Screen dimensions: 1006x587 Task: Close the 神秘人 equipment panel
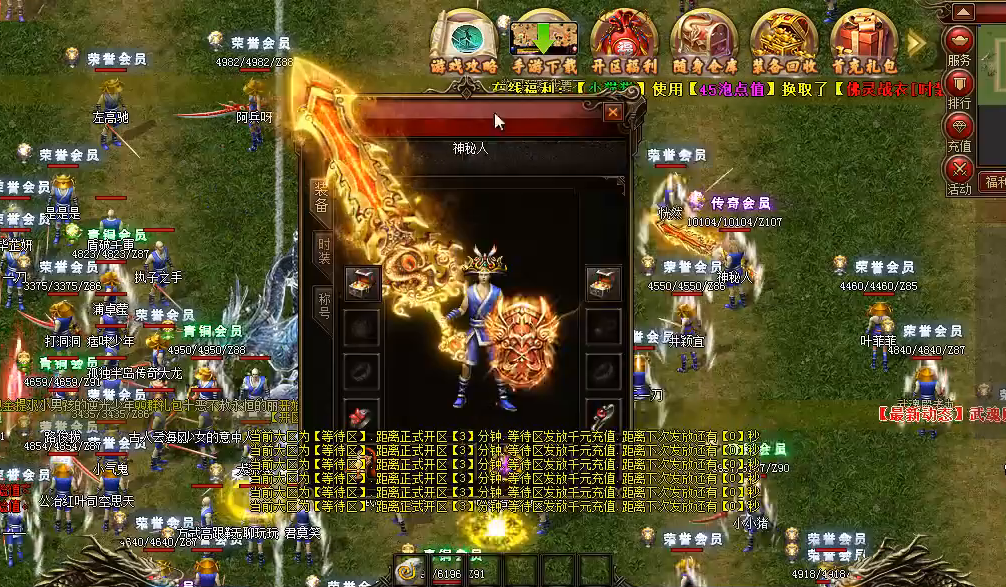(x=613, y=113)
